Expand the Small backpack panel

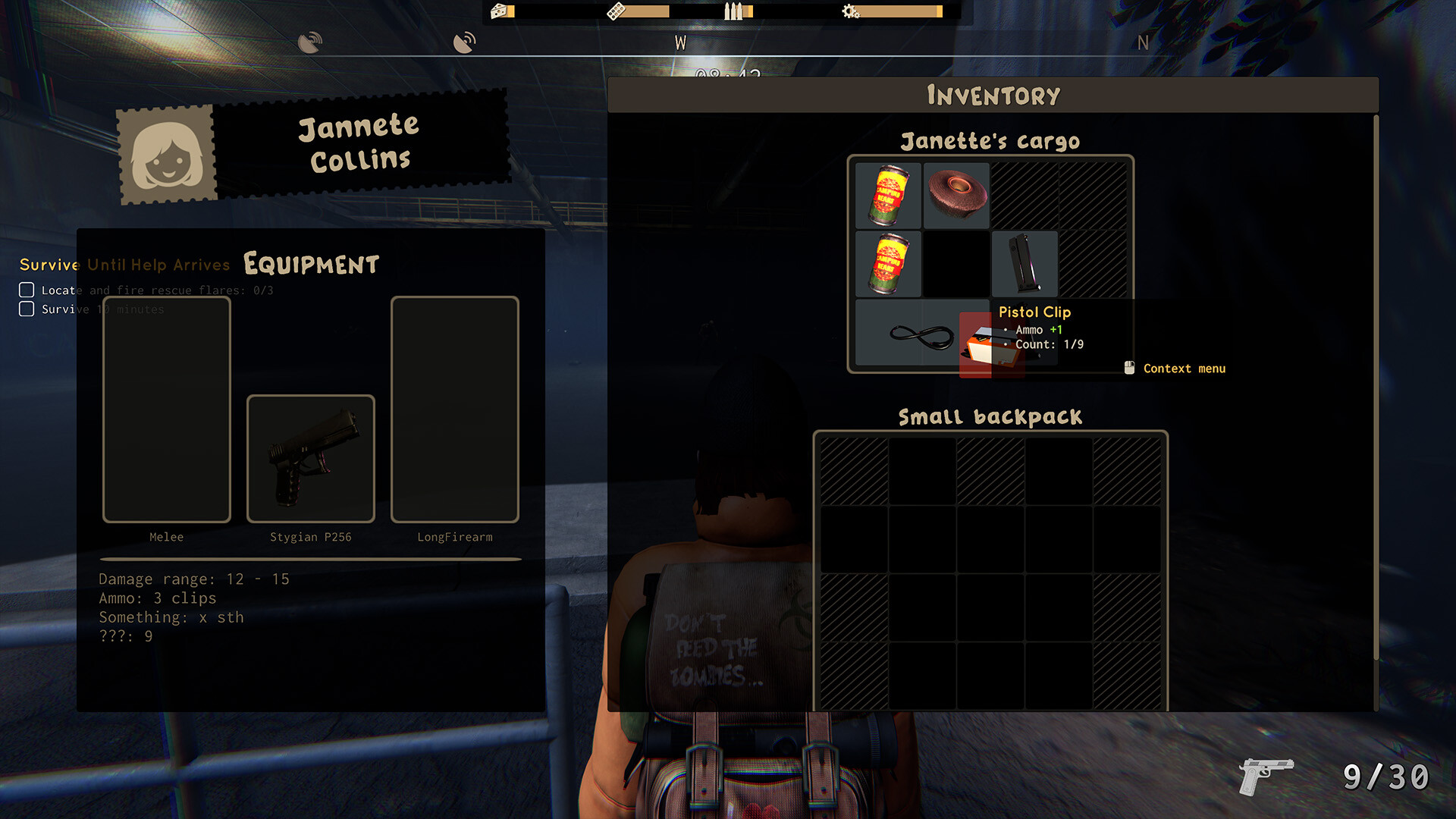click(x=990, y=416)
